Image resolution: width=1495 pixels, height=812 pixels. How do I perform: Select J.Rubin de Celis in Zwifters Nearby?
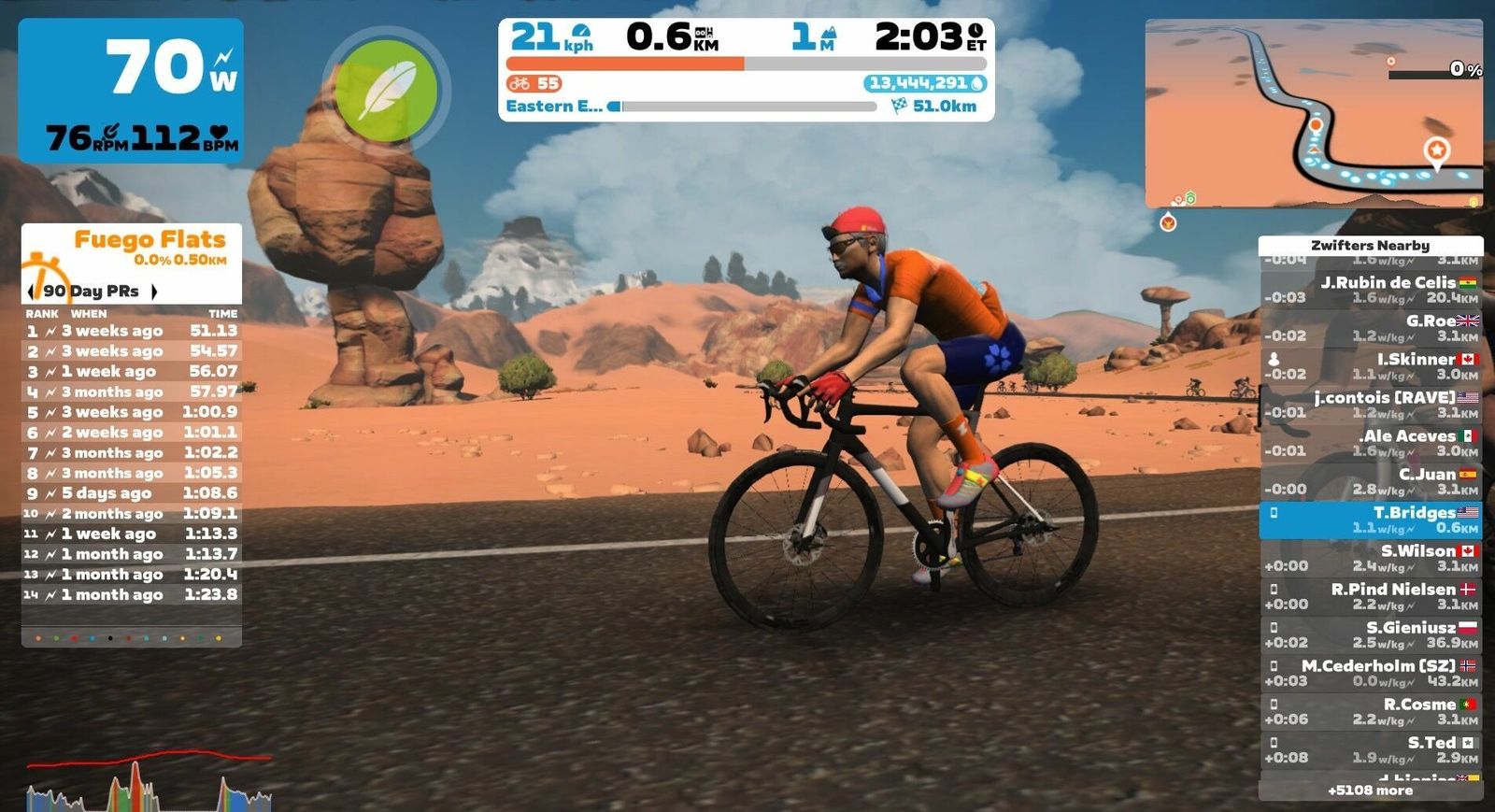point(1371,290)
